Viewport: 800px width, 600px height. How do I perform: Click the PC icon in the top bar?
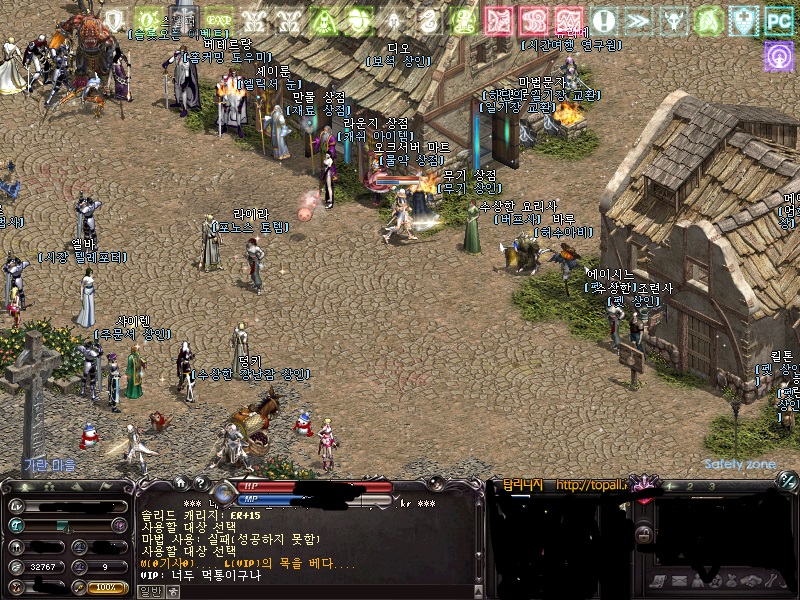tap(779, 19)
